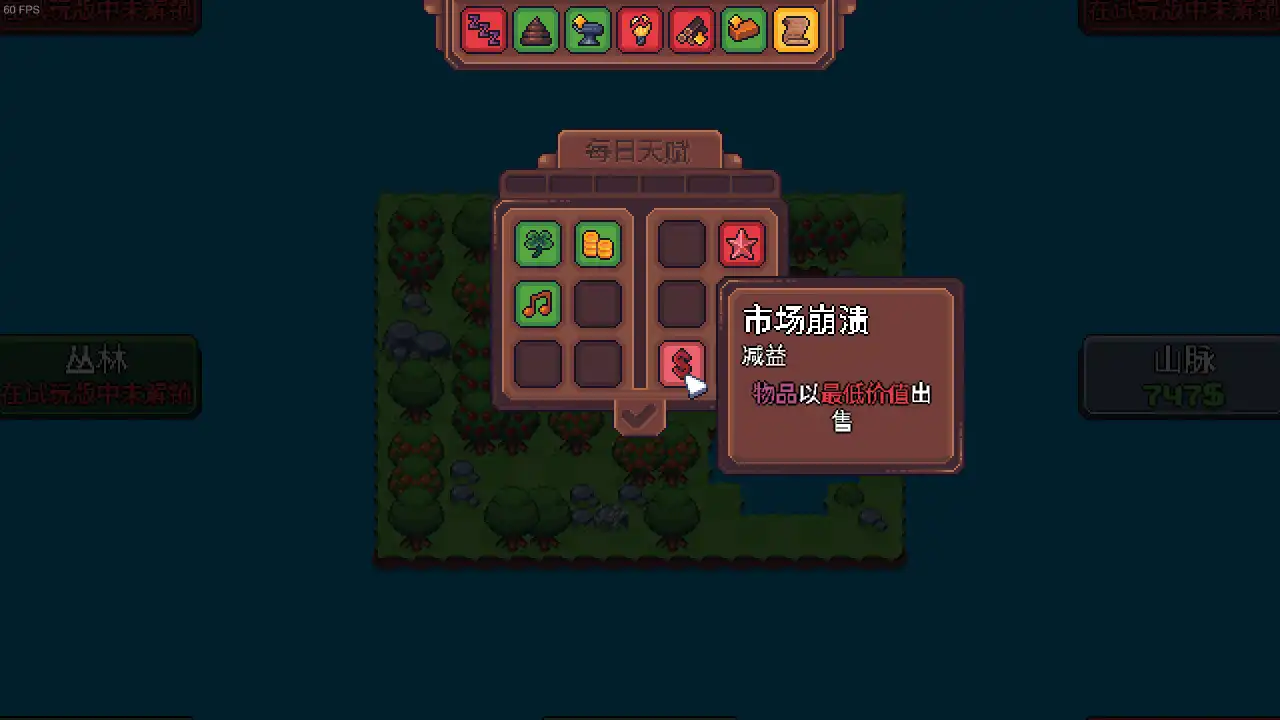Click the red torch icon in the toolbar
Viewport: 1280px width, 720px height.
[x=640, y=30]
